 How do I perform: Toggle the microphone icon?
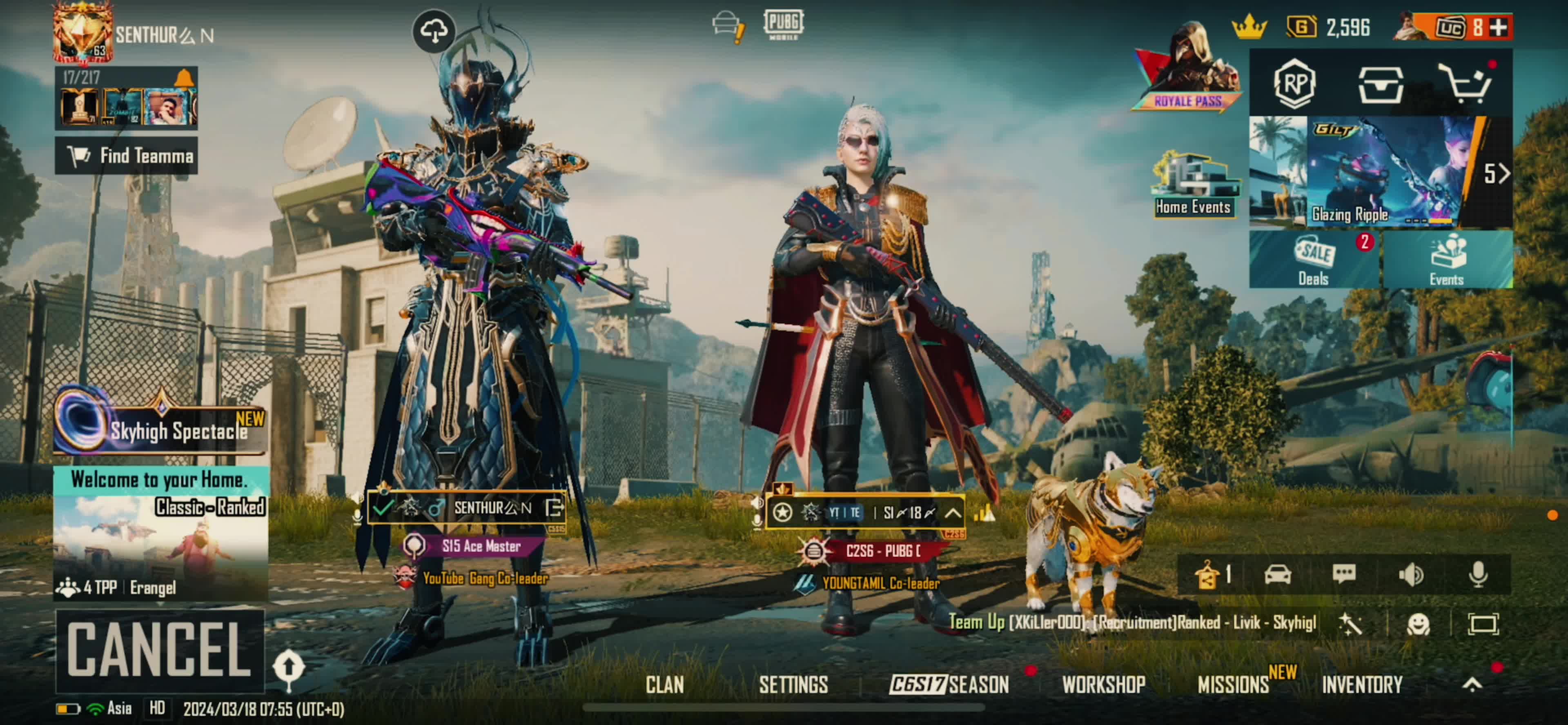(1478, 574)
